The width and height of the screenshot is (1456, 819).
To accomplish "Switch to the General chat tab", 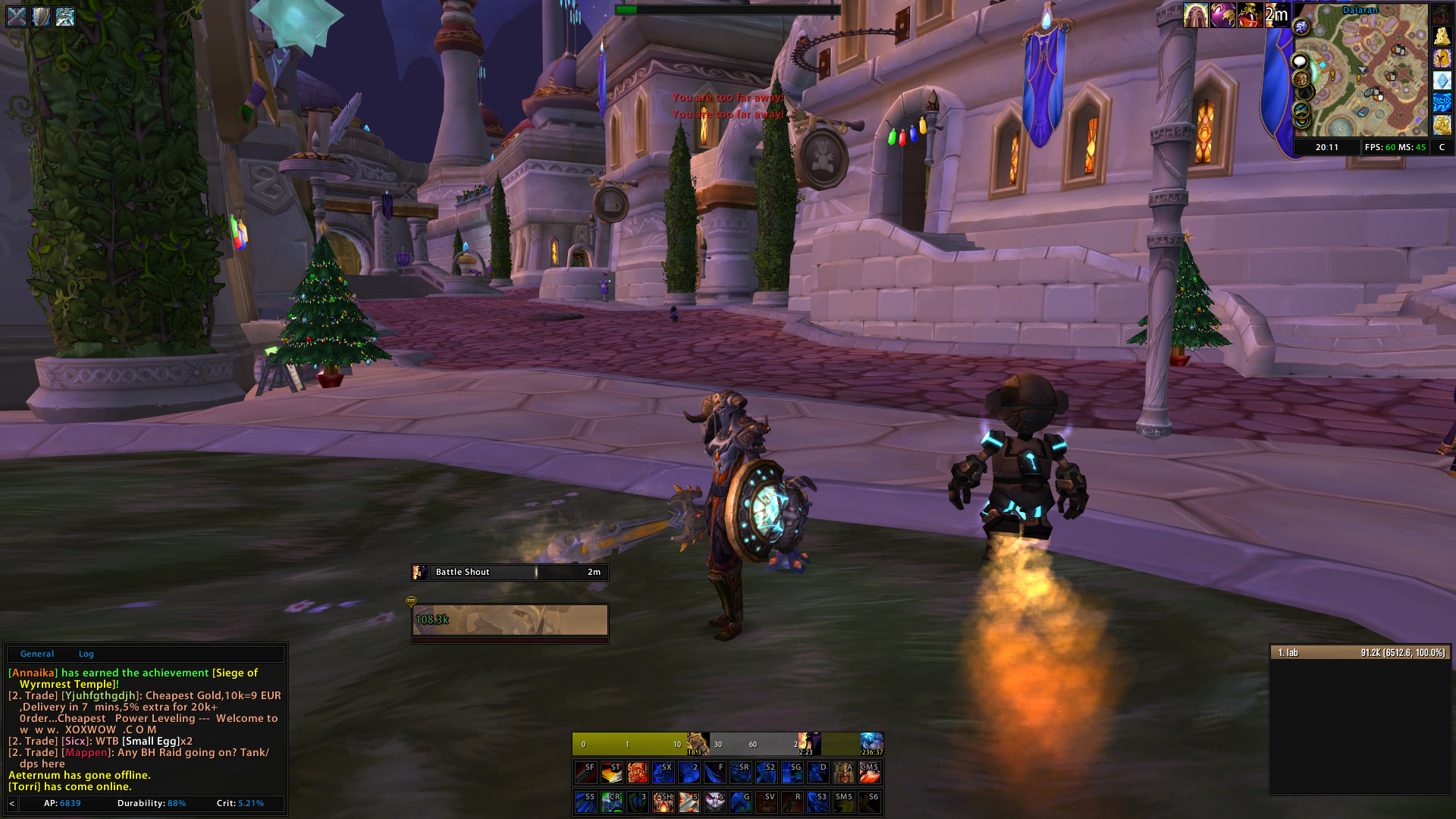I will click(x=36, y=654).
